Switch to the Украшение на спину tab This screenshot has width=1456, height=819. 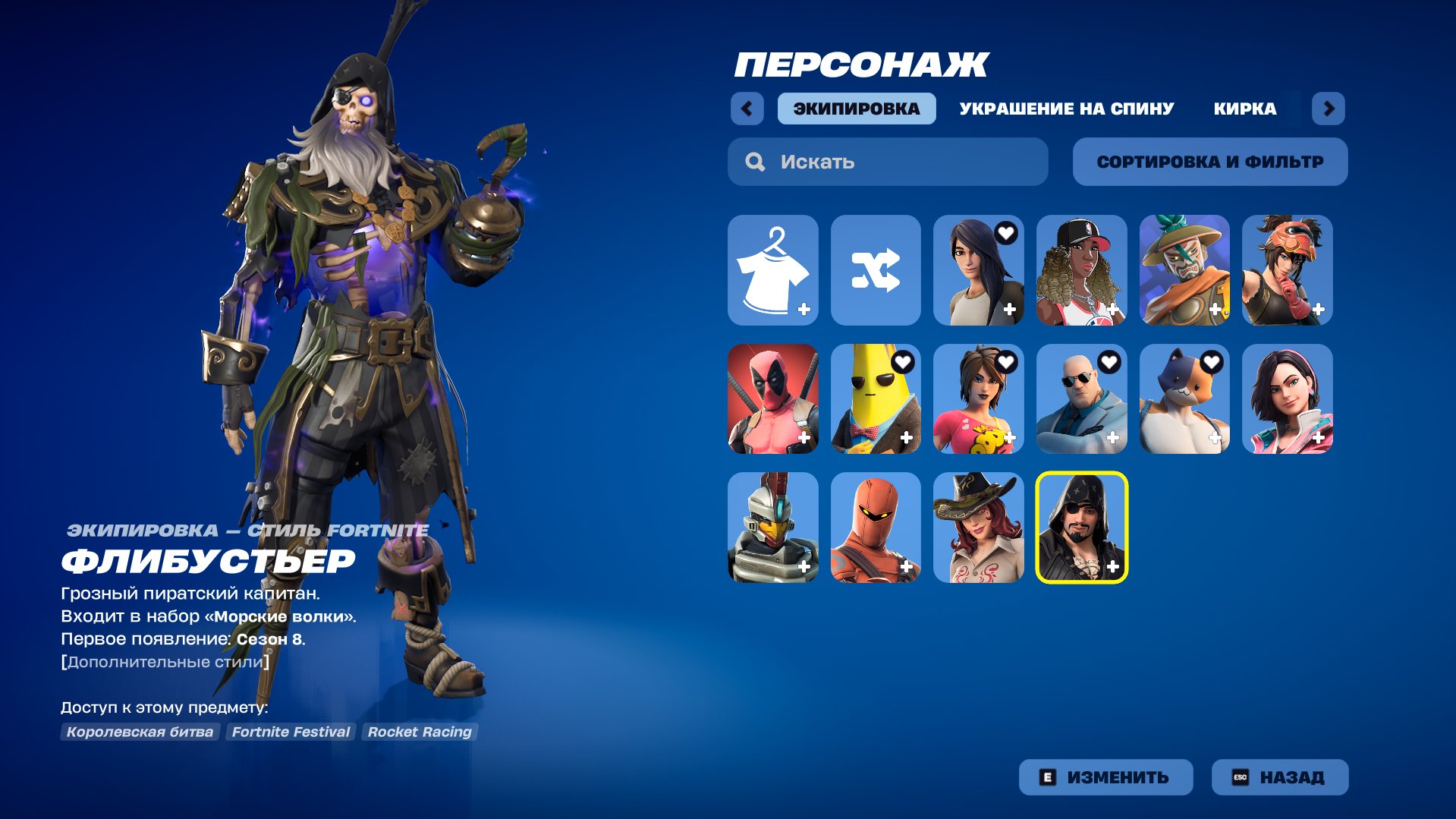(x=1065, y=109)
